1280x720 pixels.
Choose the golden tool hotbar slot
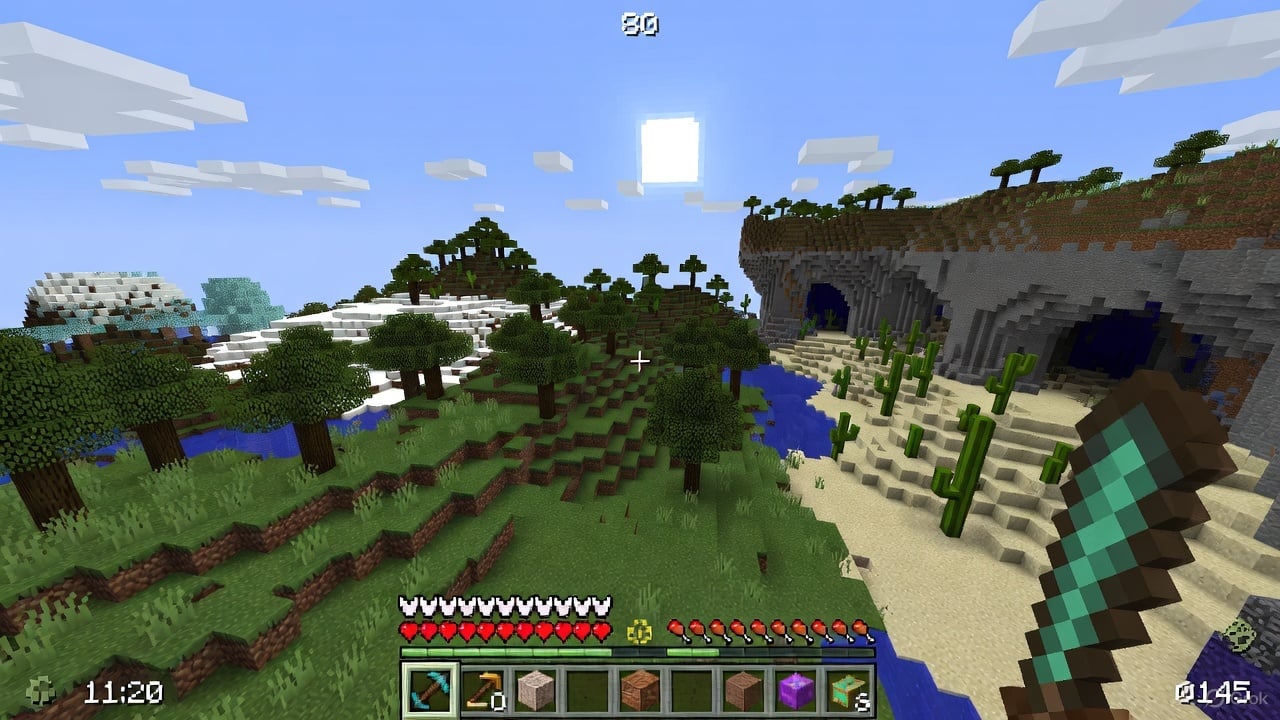(x=483, y=689)
